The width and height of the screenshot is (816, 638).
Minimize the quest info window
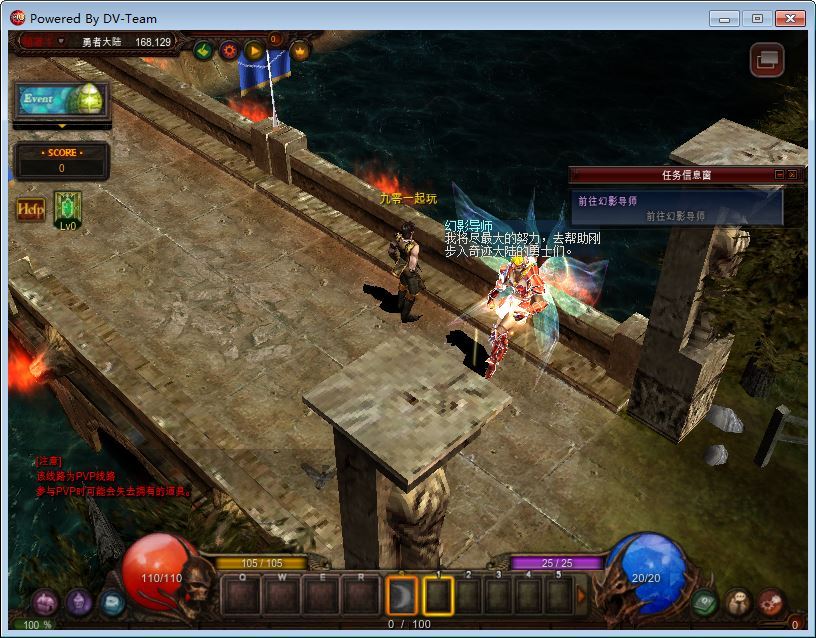[x=780, y=175]
